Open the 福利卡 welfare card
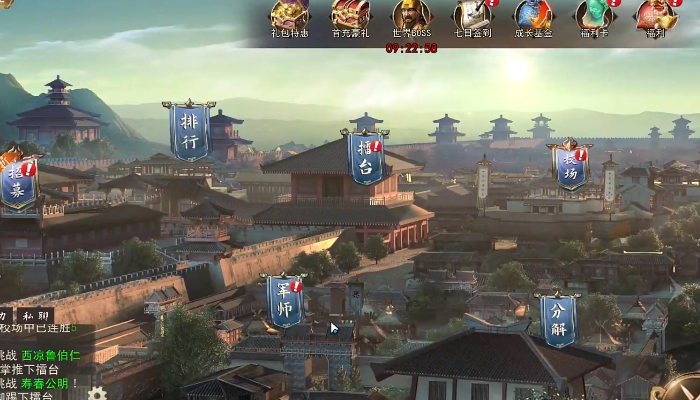 pos(595,17)
